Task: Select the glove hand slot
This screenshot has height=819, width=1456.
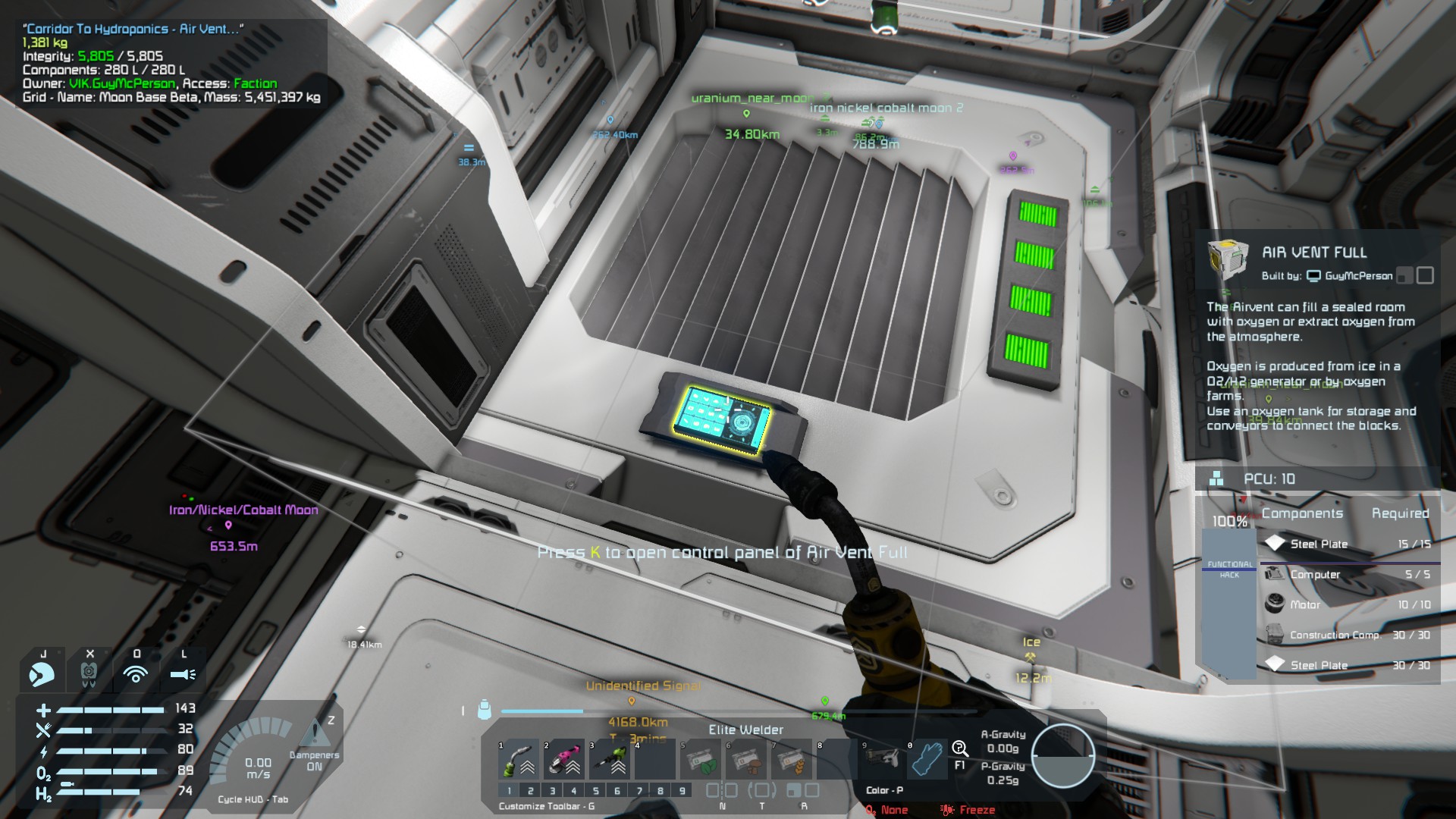Action: (927, 759)
